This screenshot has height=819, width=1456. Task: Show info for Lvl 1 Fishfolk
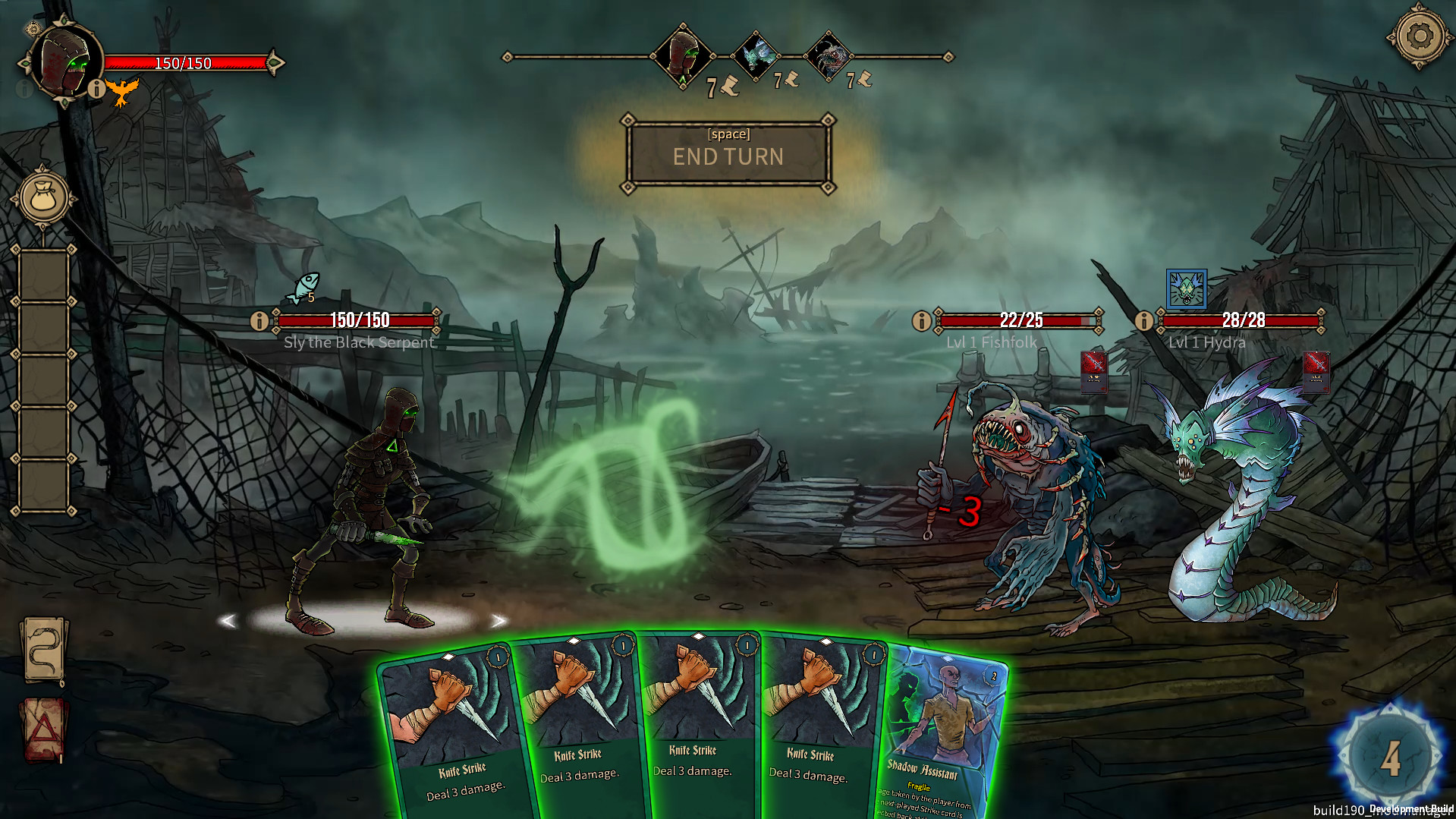pos(922,320)
